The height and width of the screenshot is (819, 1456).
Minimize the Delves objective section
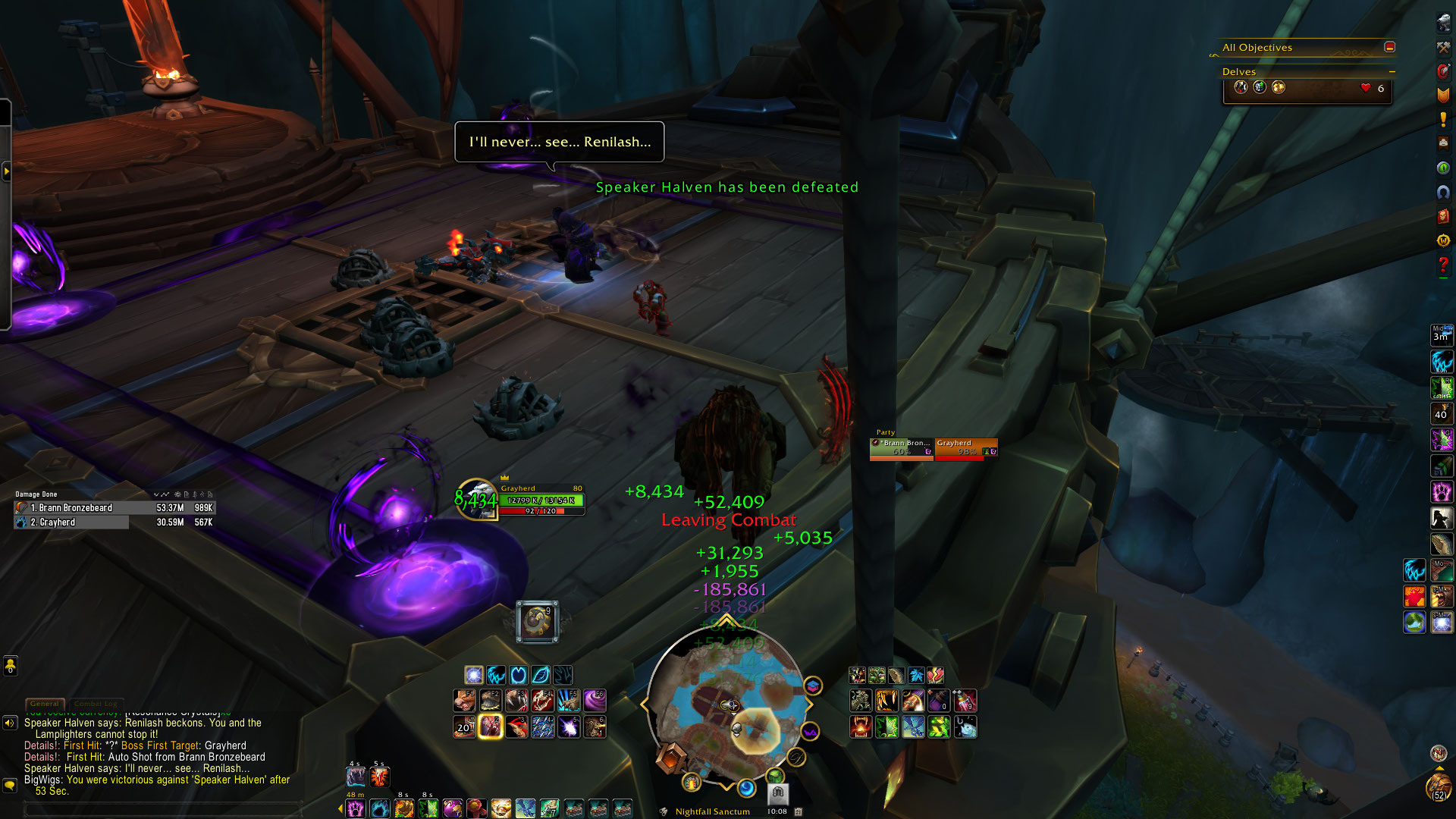pos(1392,72)
